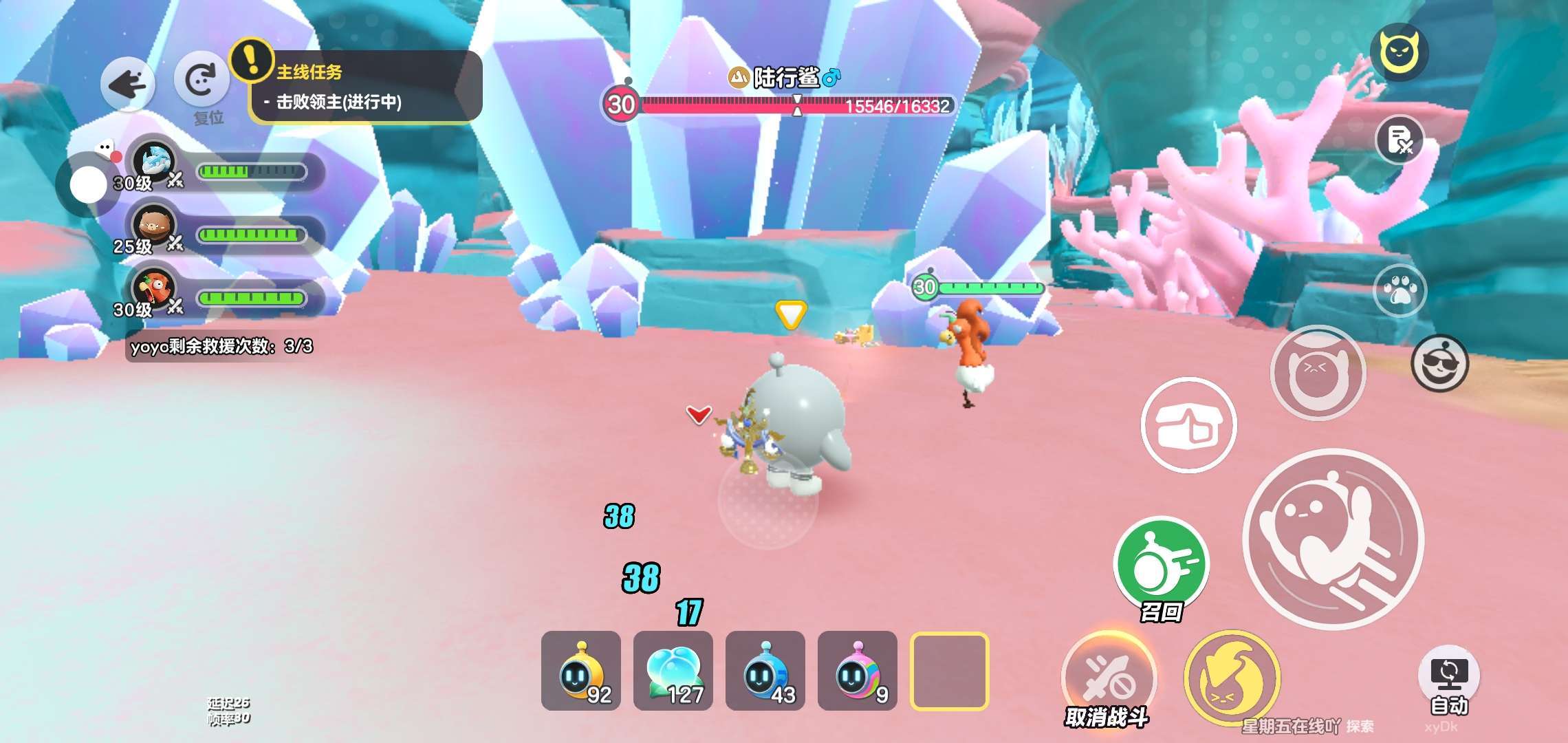Screen dimensions: 1568x743
Task: Use the blue capsule ball with 43
Action: point(765,671)
